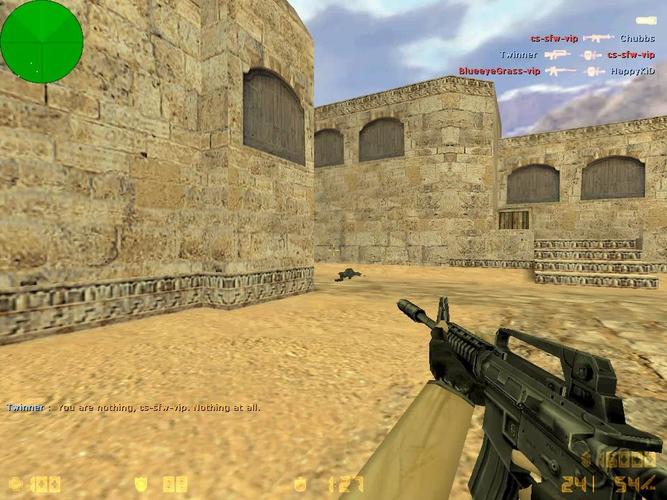Click the green circular radar
Viewport: 667px width, 500px height.
click(x=41, y=41)
